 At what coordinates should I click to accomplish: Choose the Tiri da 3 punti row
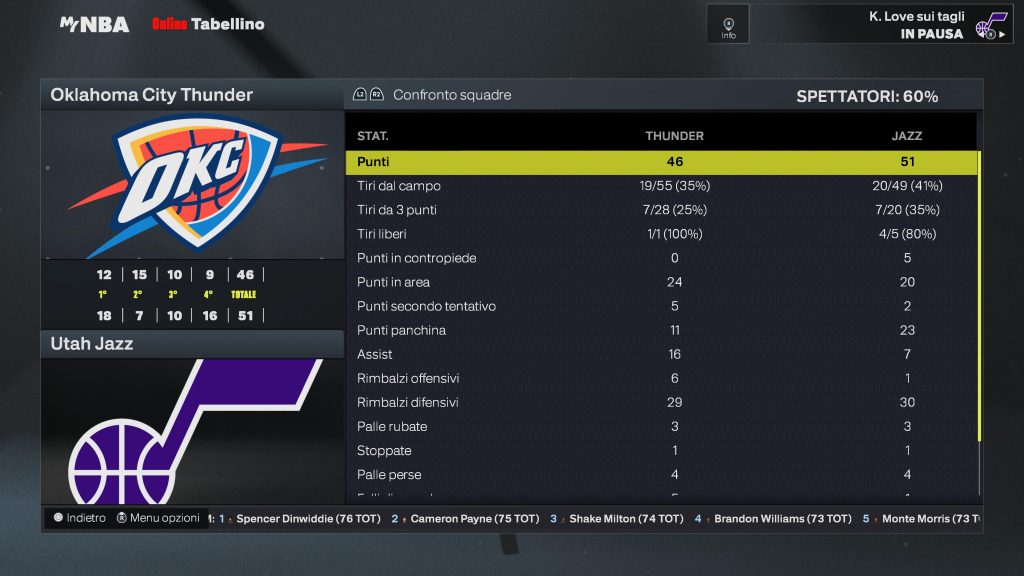pyautogui.click(x=661, y=210)
